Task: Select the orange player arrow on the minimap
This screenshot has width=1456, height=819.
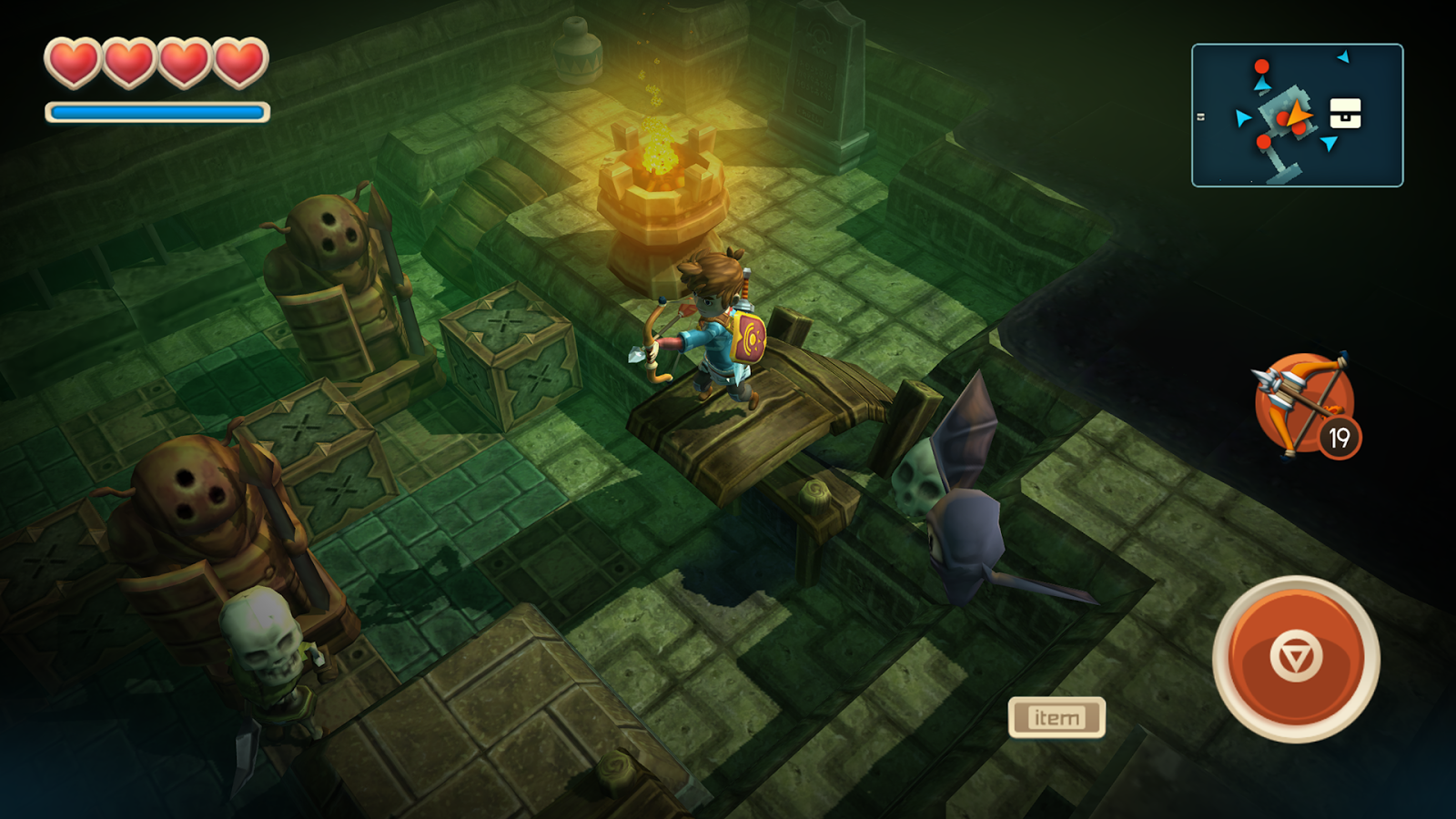Action: (1297, 115)
